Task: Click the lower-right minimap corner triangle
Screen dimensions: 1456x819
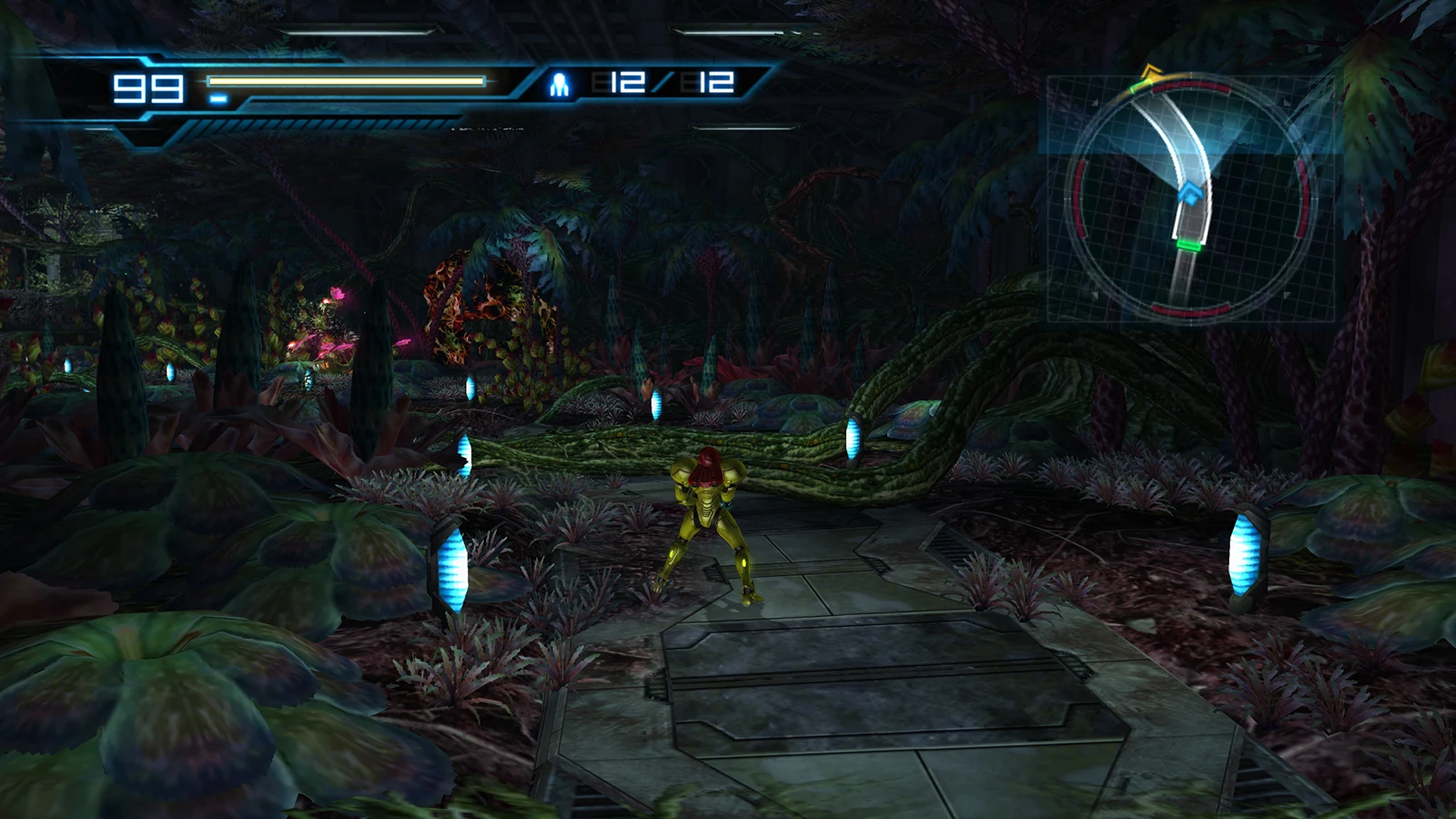Action: 1286,294
